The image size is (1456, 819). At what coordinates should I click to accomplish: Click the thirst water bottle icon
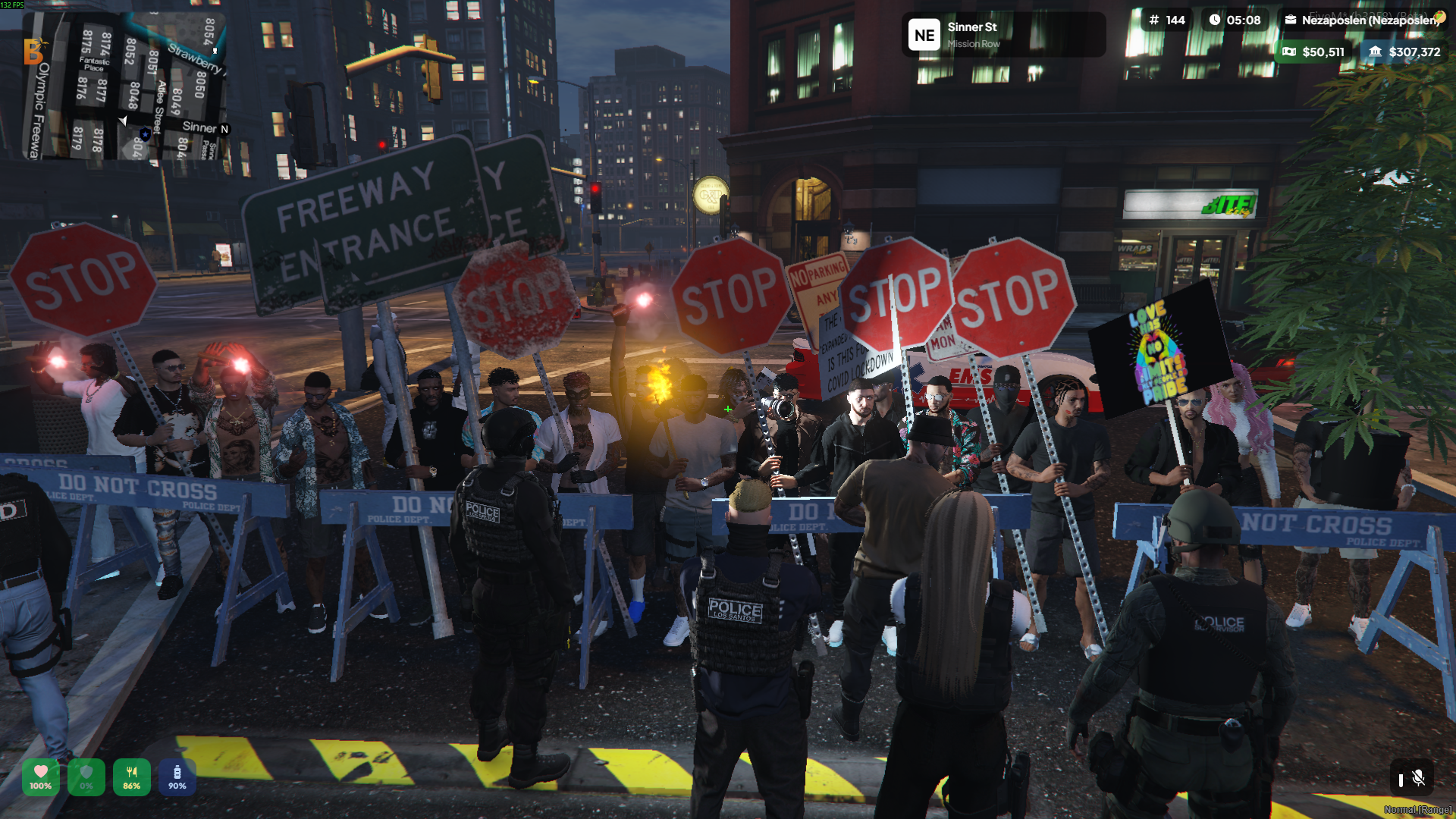tap(176, 772)
